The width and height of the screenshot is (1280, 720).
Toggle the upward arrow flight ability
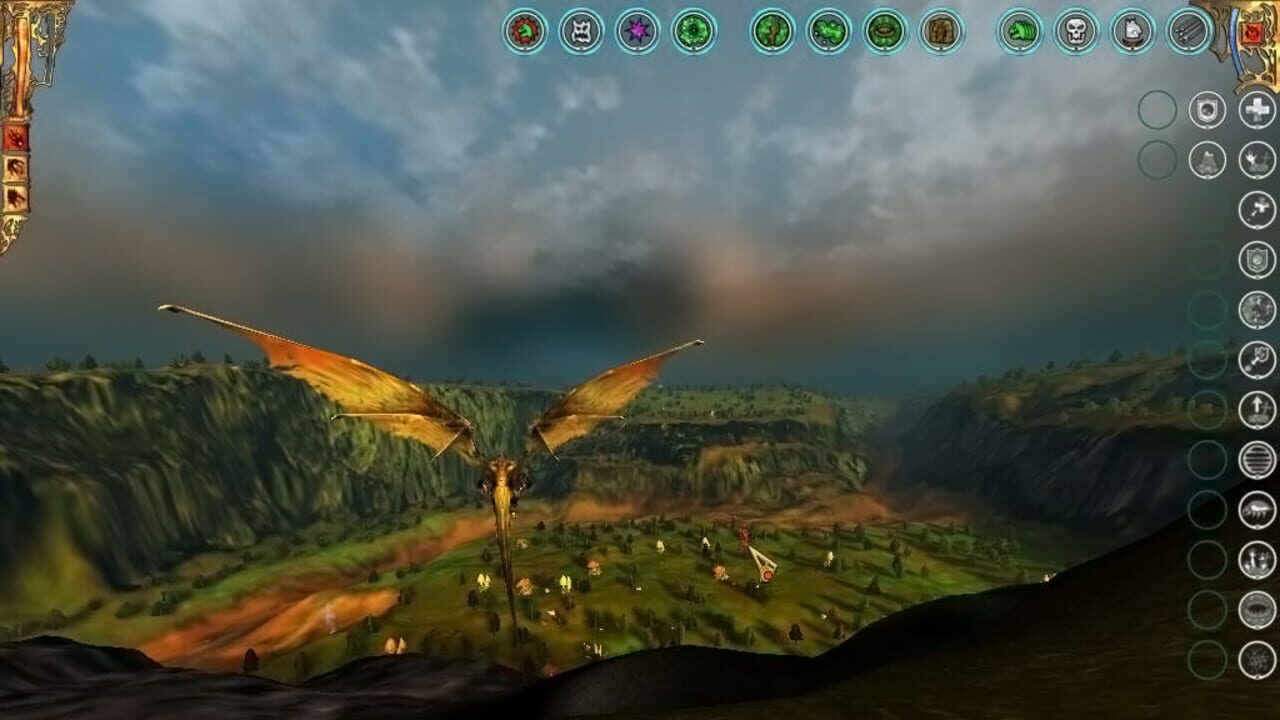pos(1256,407)
